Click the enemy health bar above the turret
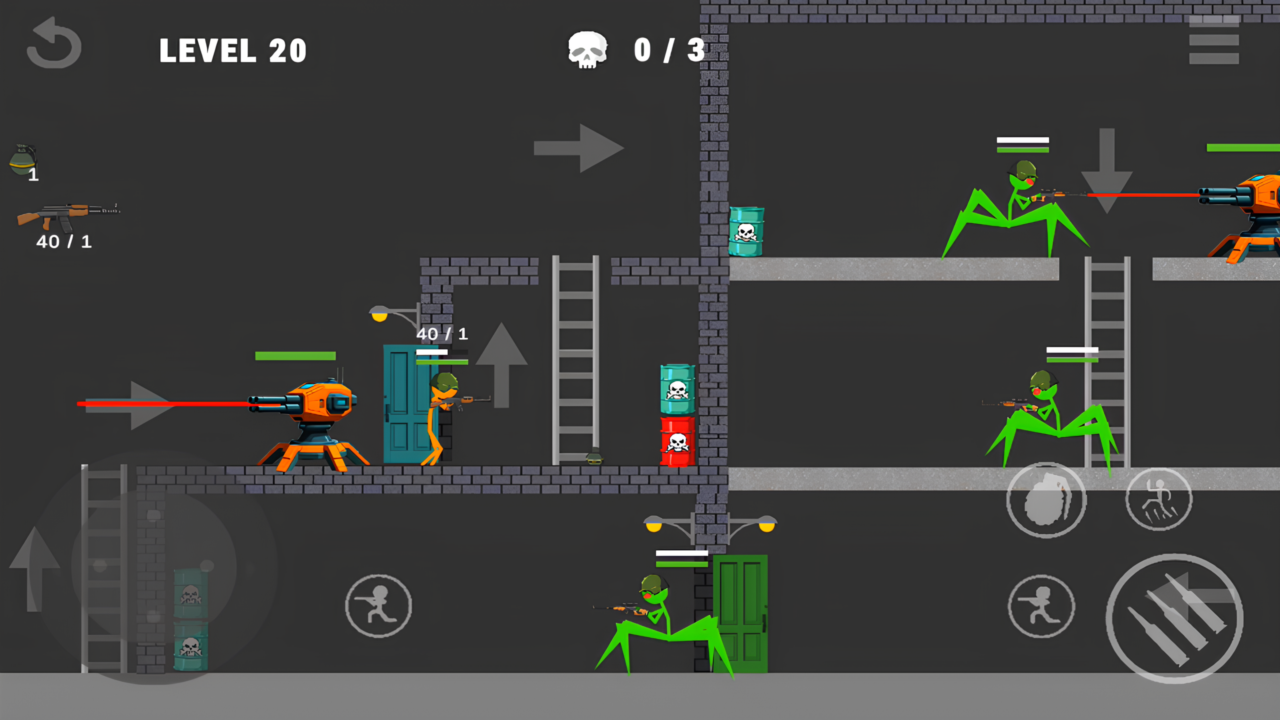The image size is (1280, 720). 296,355
